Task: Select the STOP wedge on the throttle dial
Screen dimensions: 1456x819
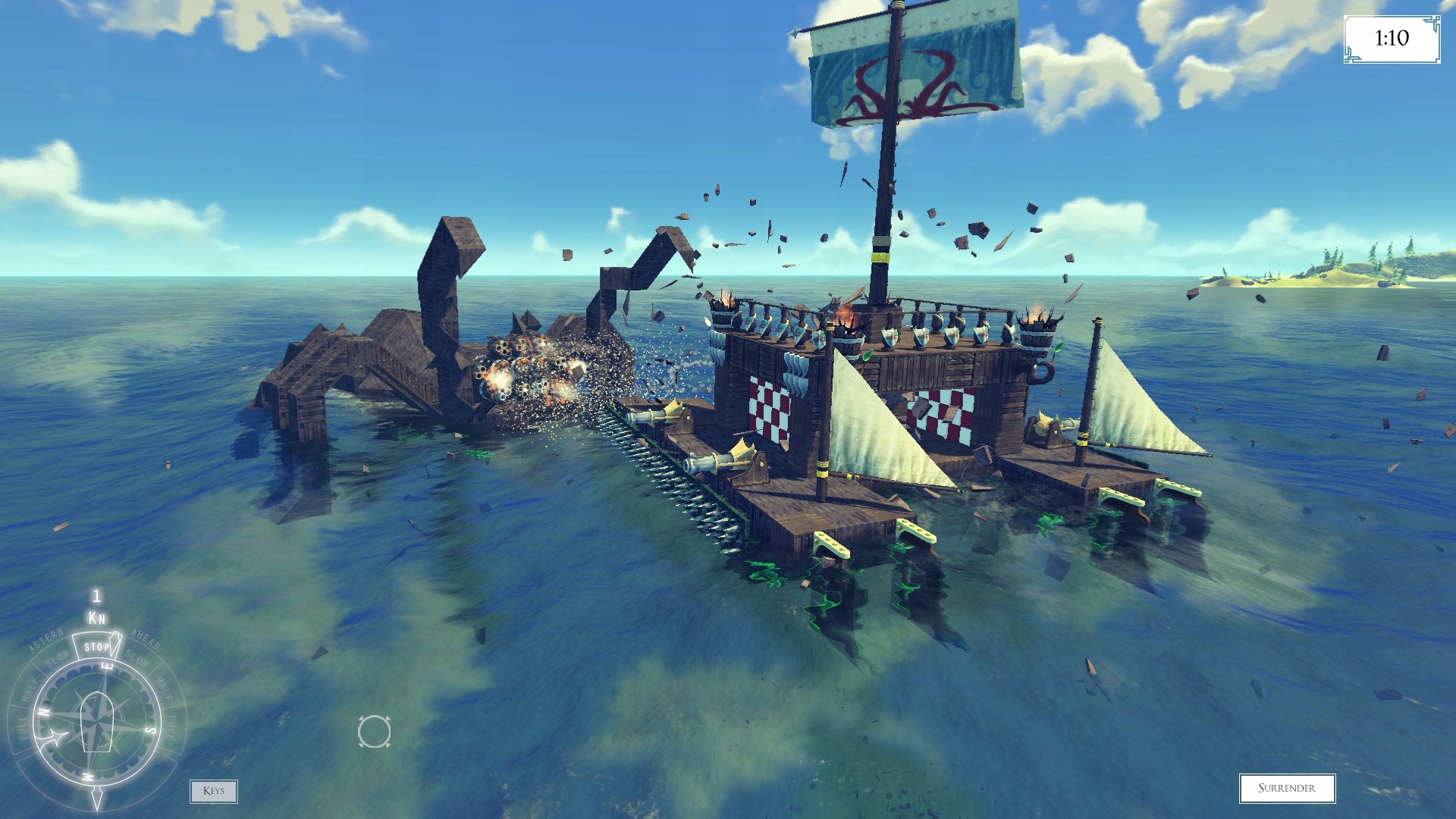Action: tap(96, 648)
